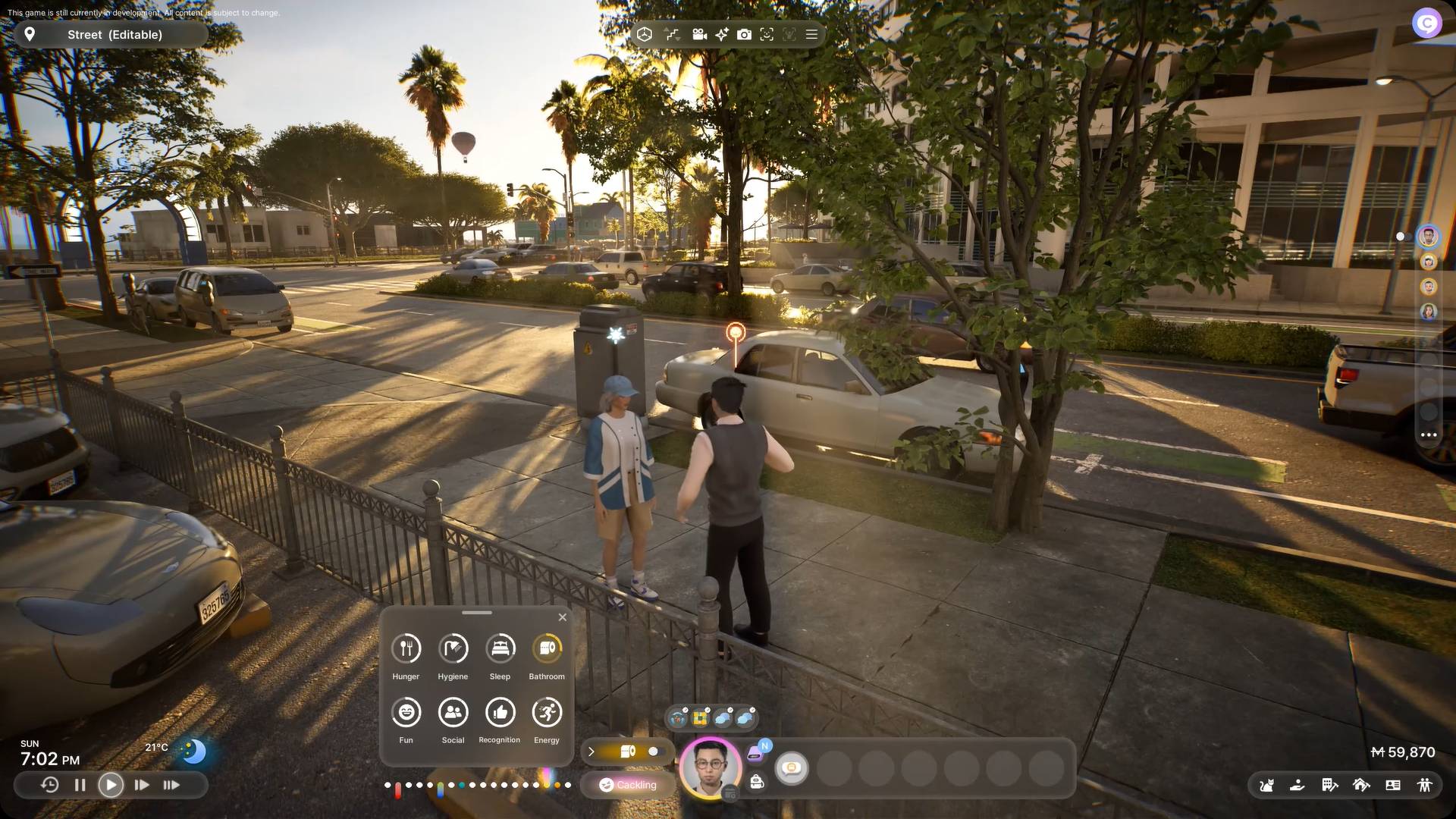Image resolution: width=1456 pixels, height=819 pixels.
Task: Click the Cackling mood button
Action: [628, 785]
